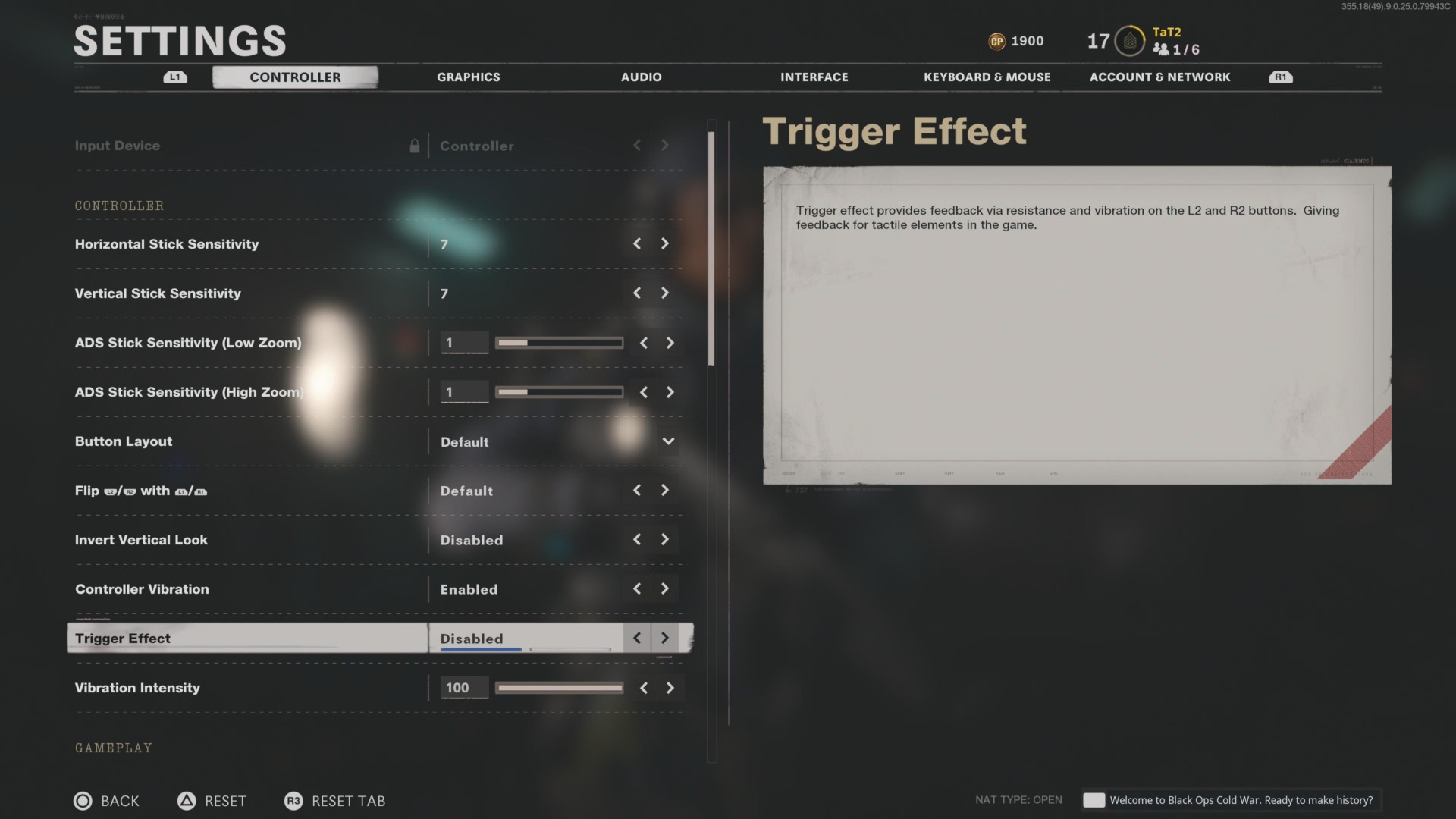
Task: Enable Invert Vertical Look via the right arrow
Action: 664,539
